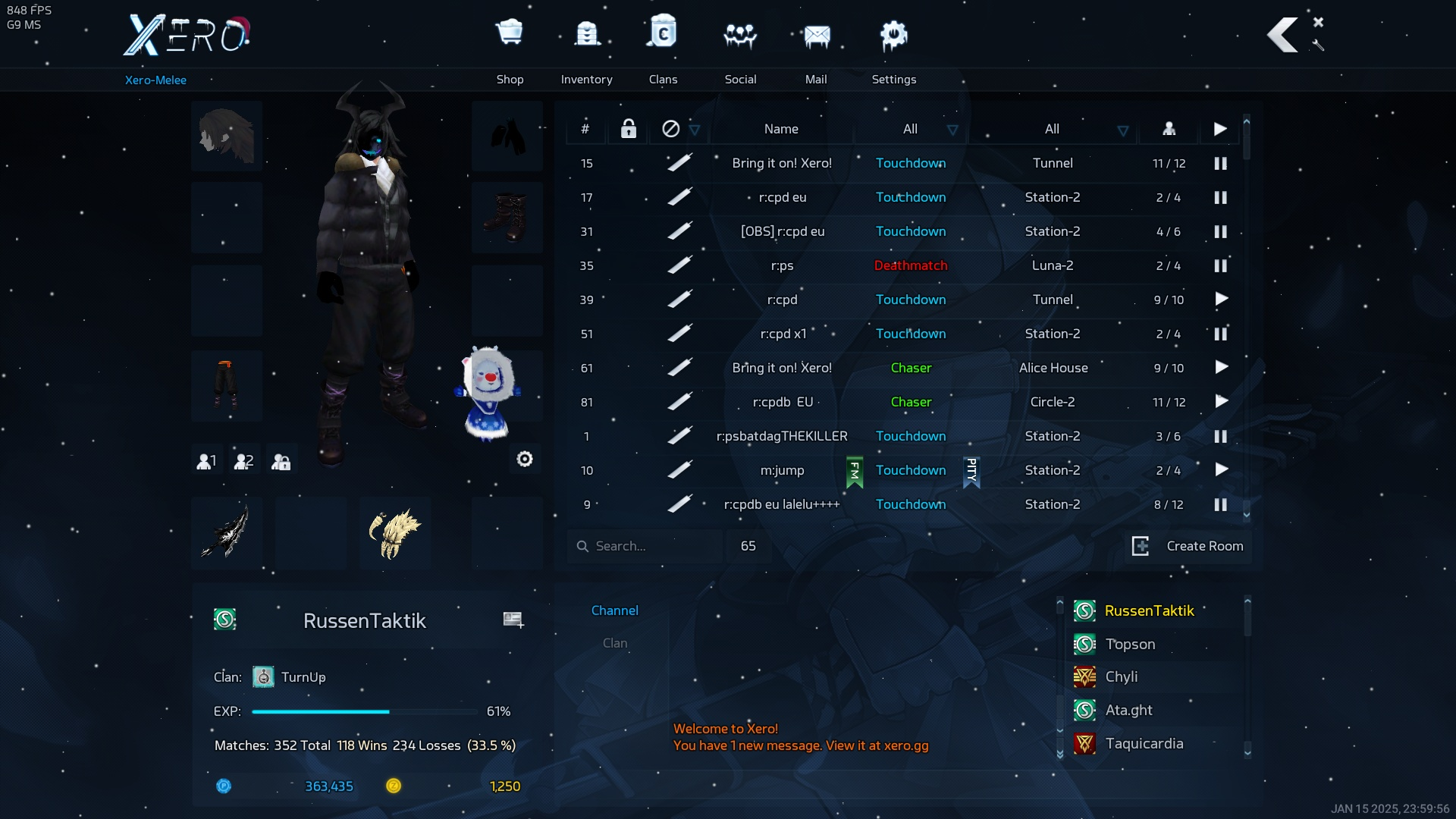Open the Social menu
This screenshot has width=1456, height=819.
[740, 47]
